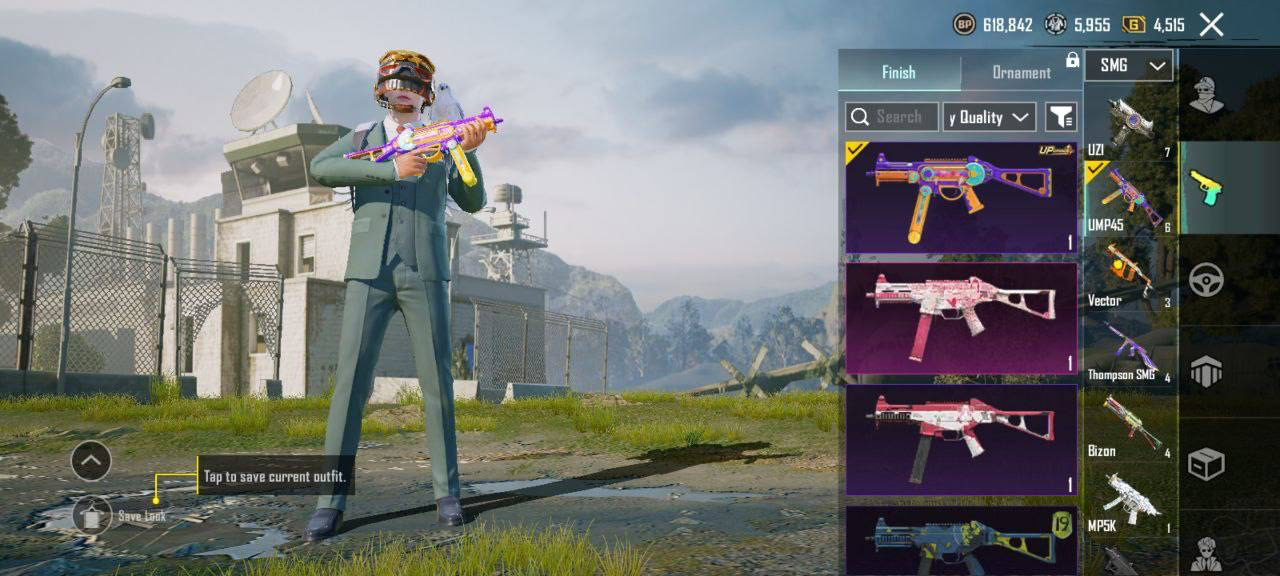The width and height of the screenshot is (1280, 576).
Task: Select UZI in the weapon list
Action: (x=1130, y=126)
